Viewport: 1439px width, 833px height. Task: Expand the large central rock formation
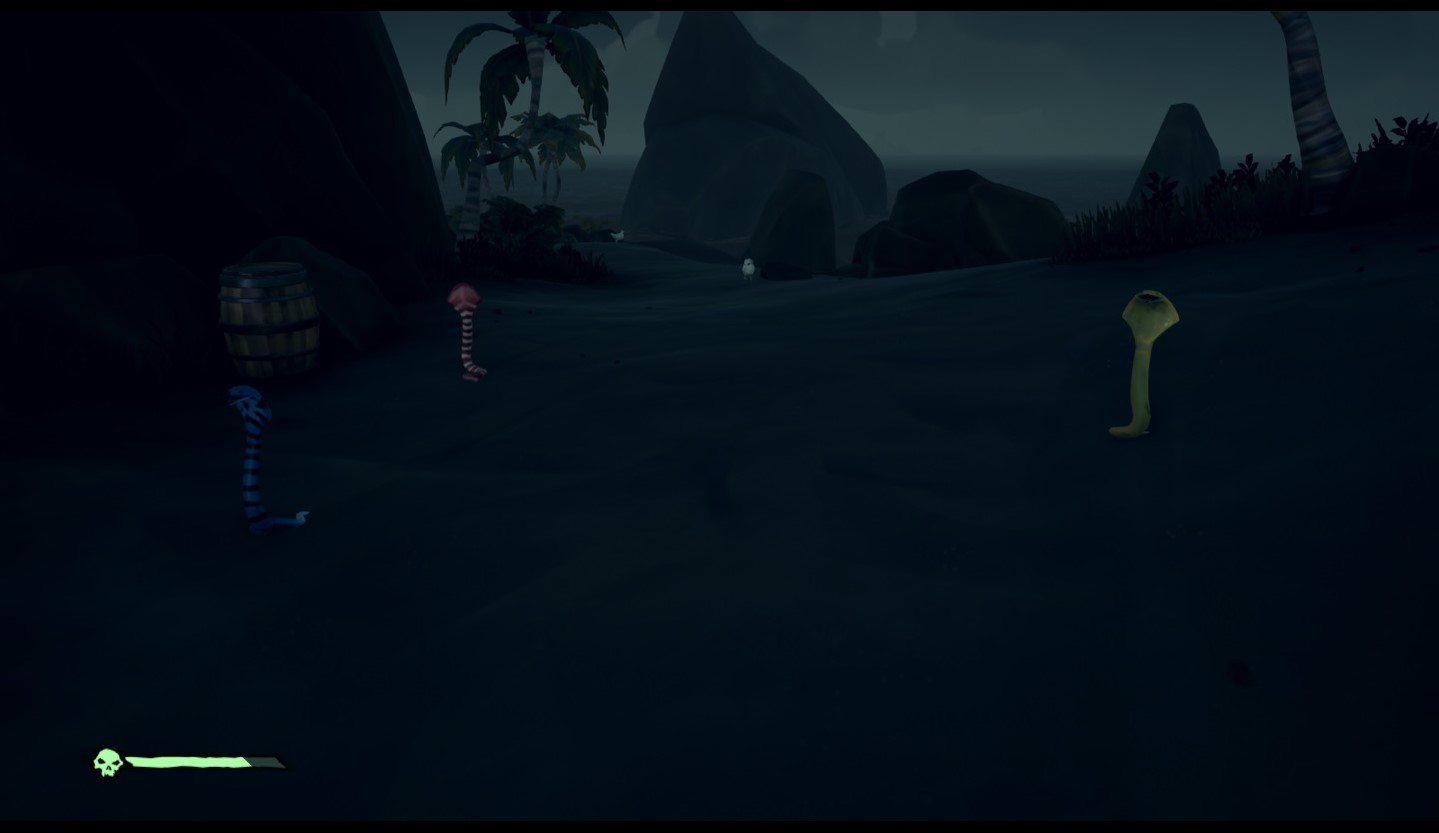(x=760, y=130)
